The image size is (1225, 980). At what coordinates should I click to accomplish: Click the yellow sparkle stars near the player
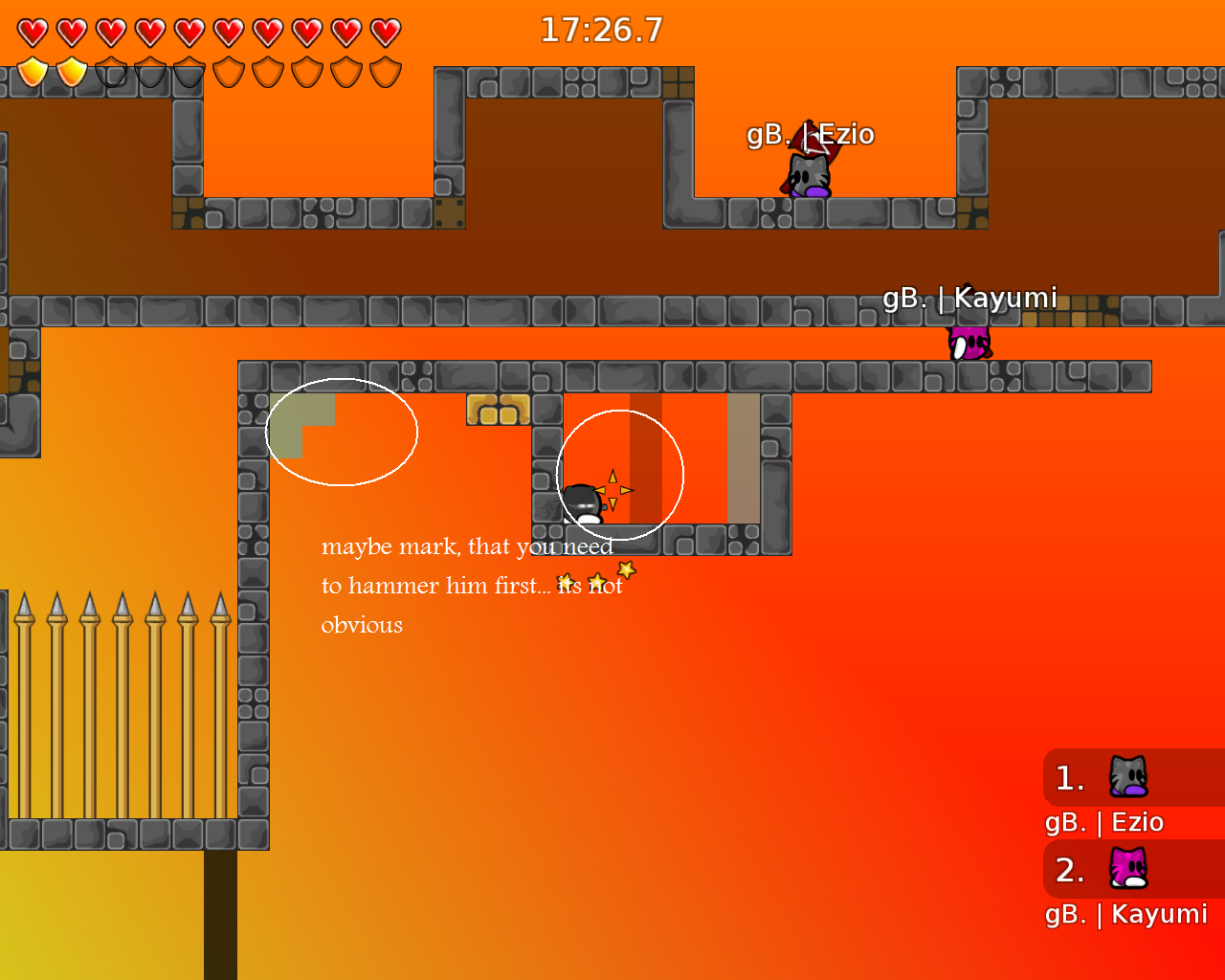point(613,489)
